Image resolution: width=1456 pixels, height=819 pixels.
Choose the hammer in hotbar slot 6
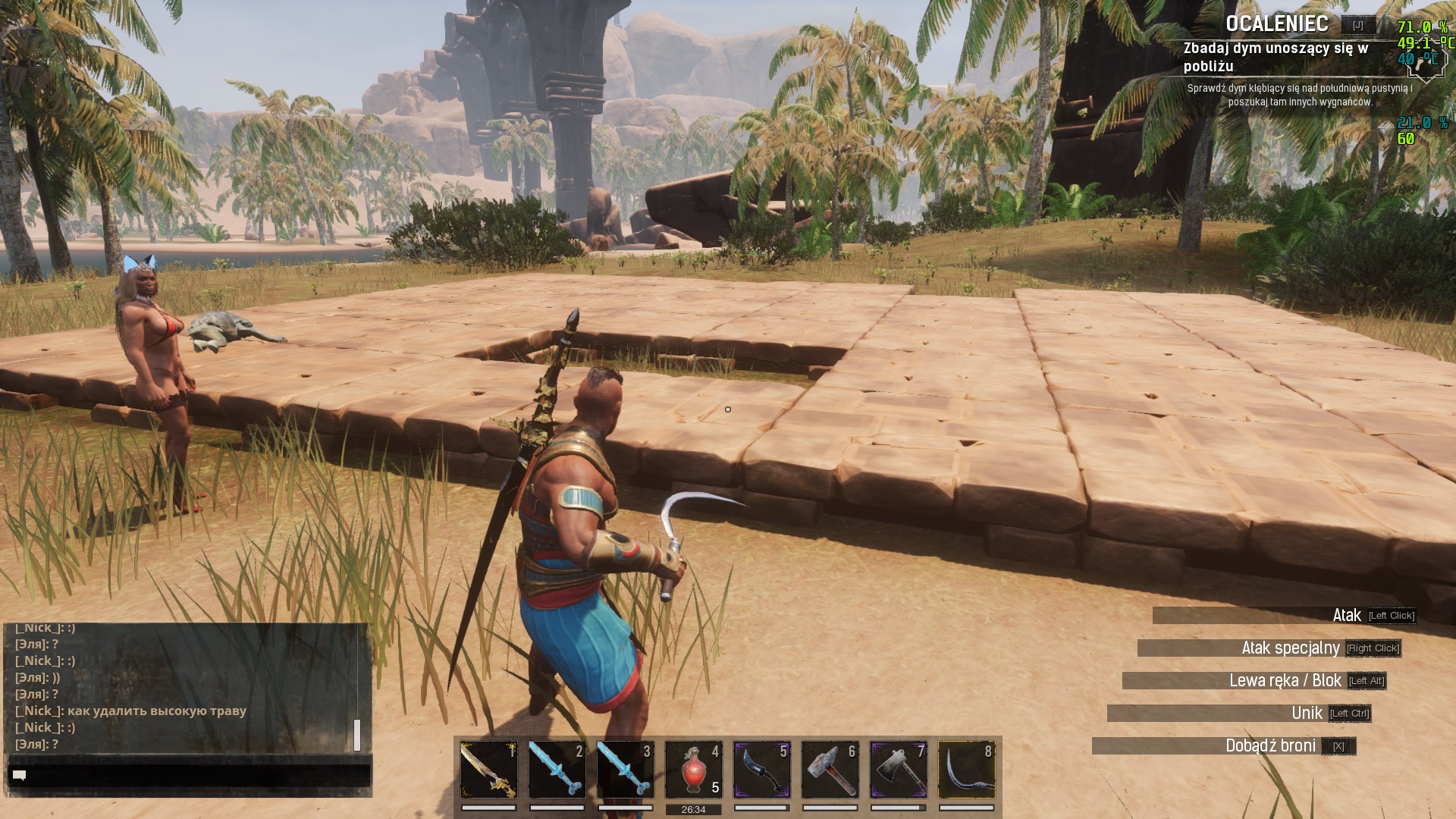click(830, 769)
